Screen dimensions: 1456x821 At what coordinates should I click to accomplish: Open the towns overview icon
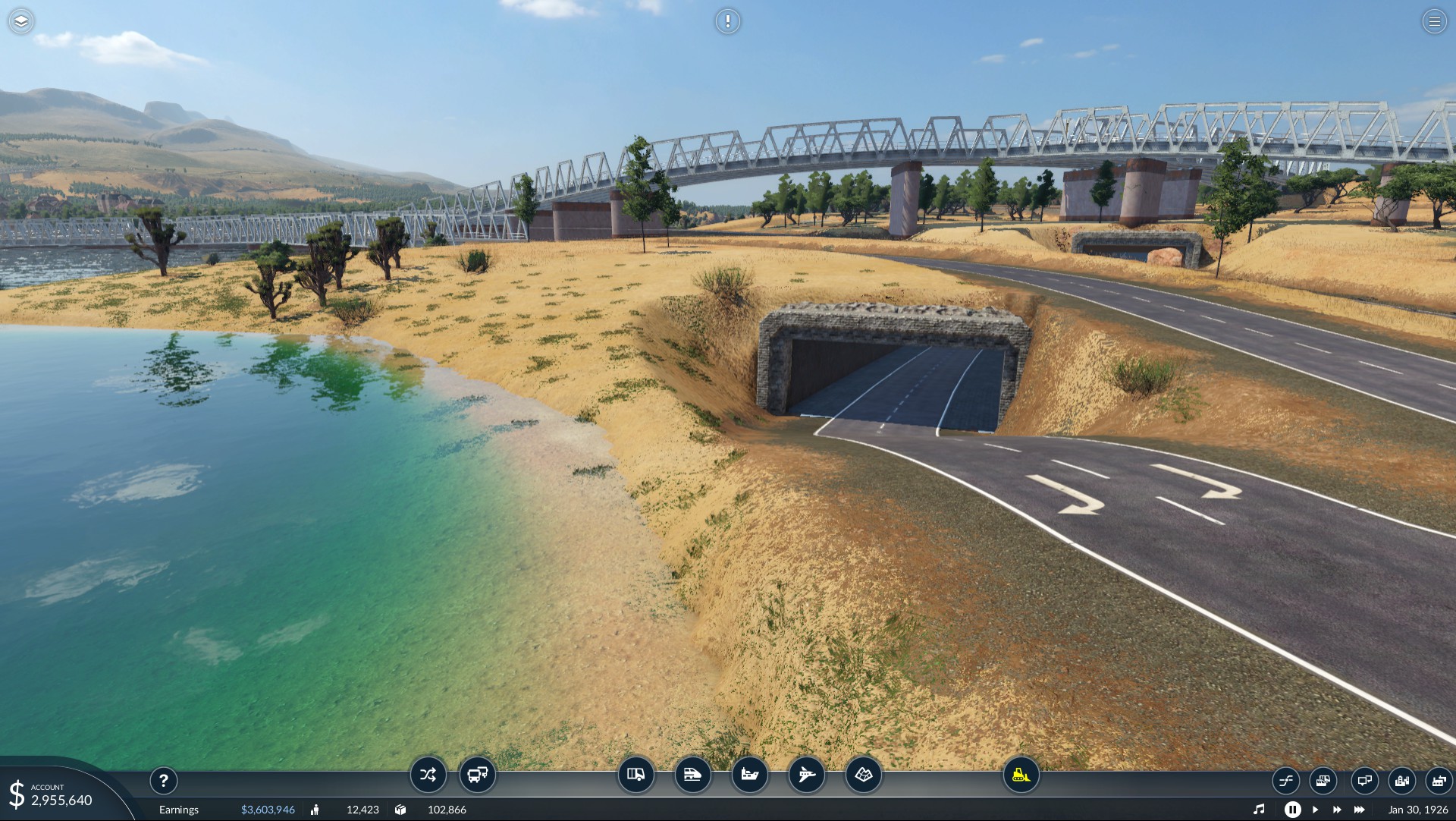click(x=1401, y=780)
